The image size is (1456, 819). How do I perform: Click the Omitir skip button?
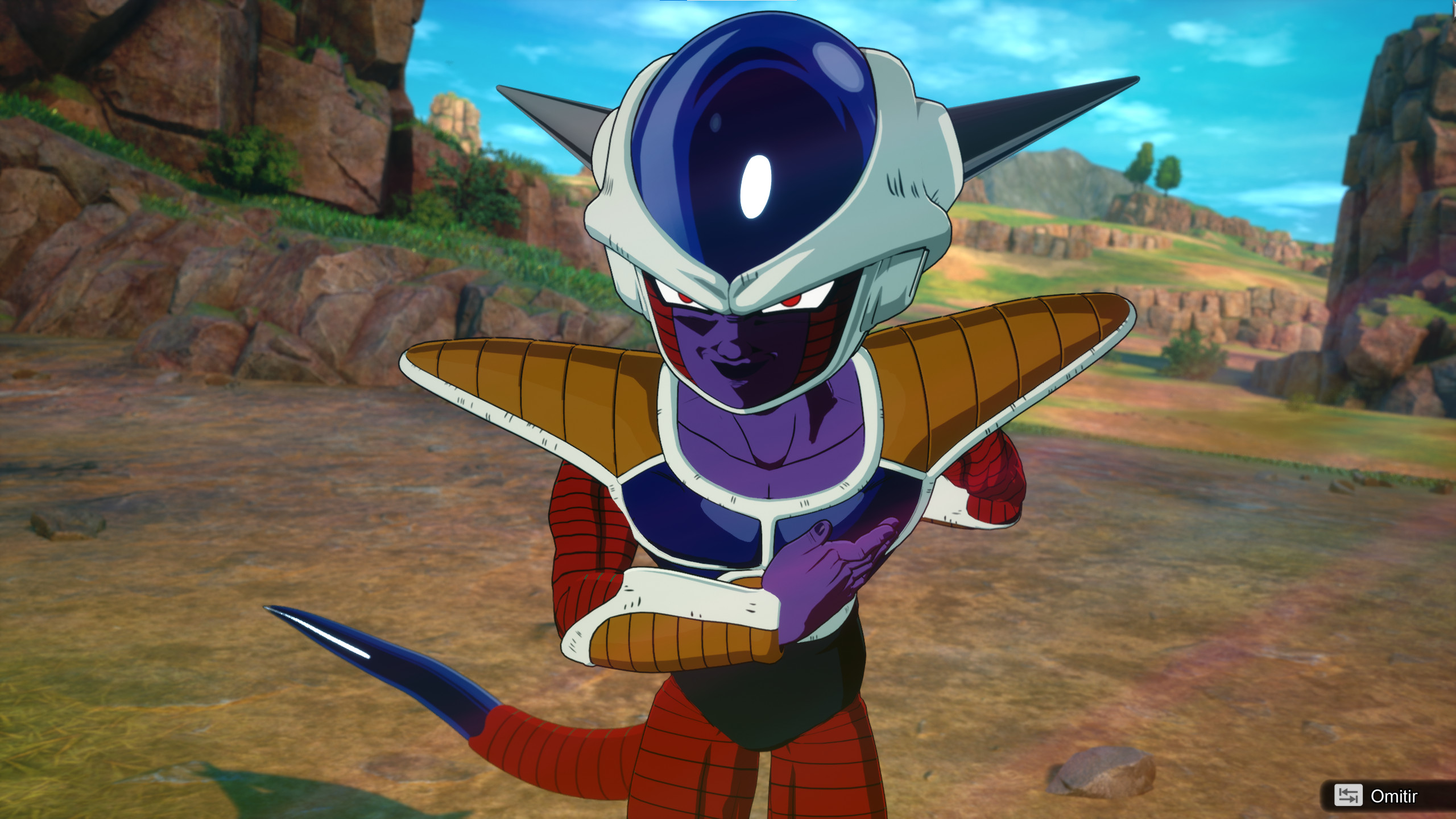point(1382,796)
